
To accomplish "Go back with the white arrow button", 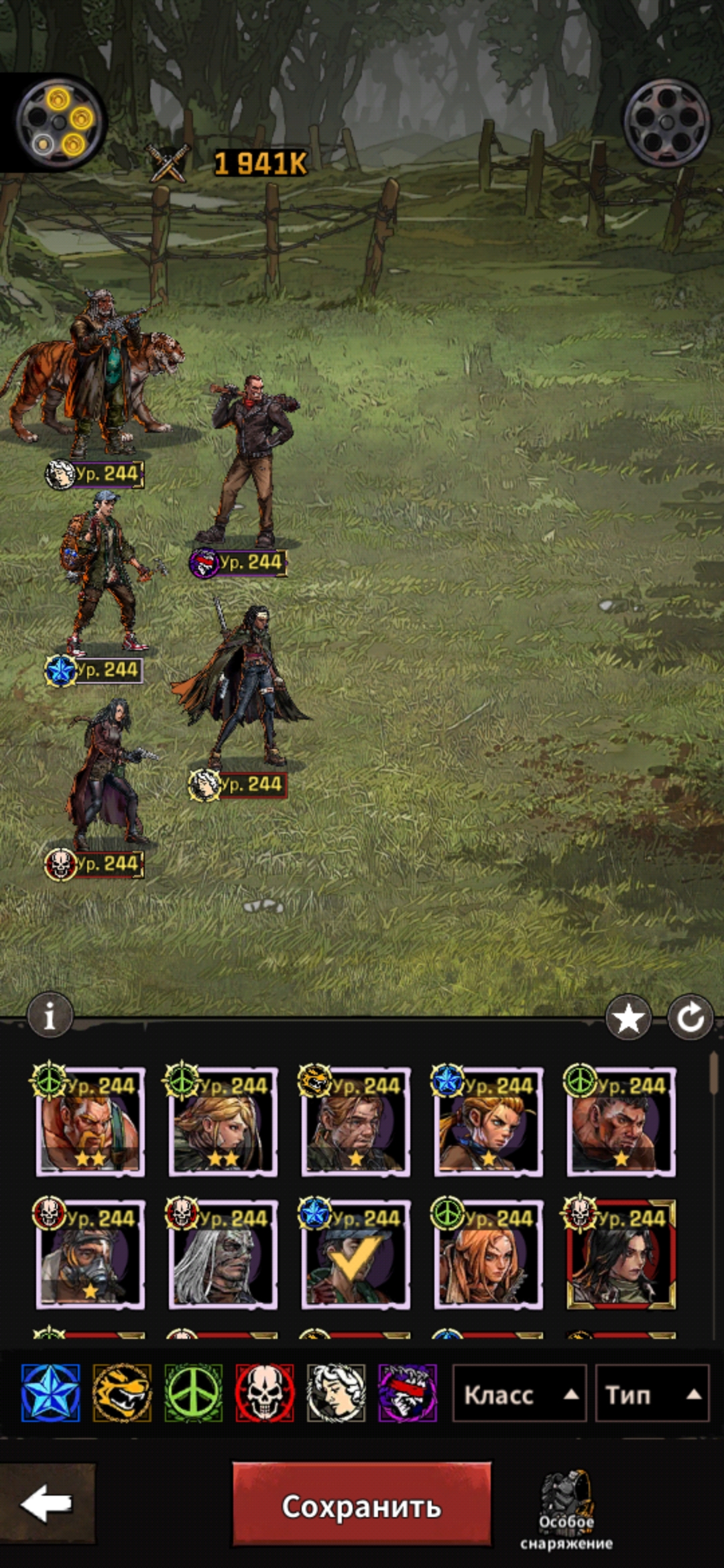I will point(46,1503).
